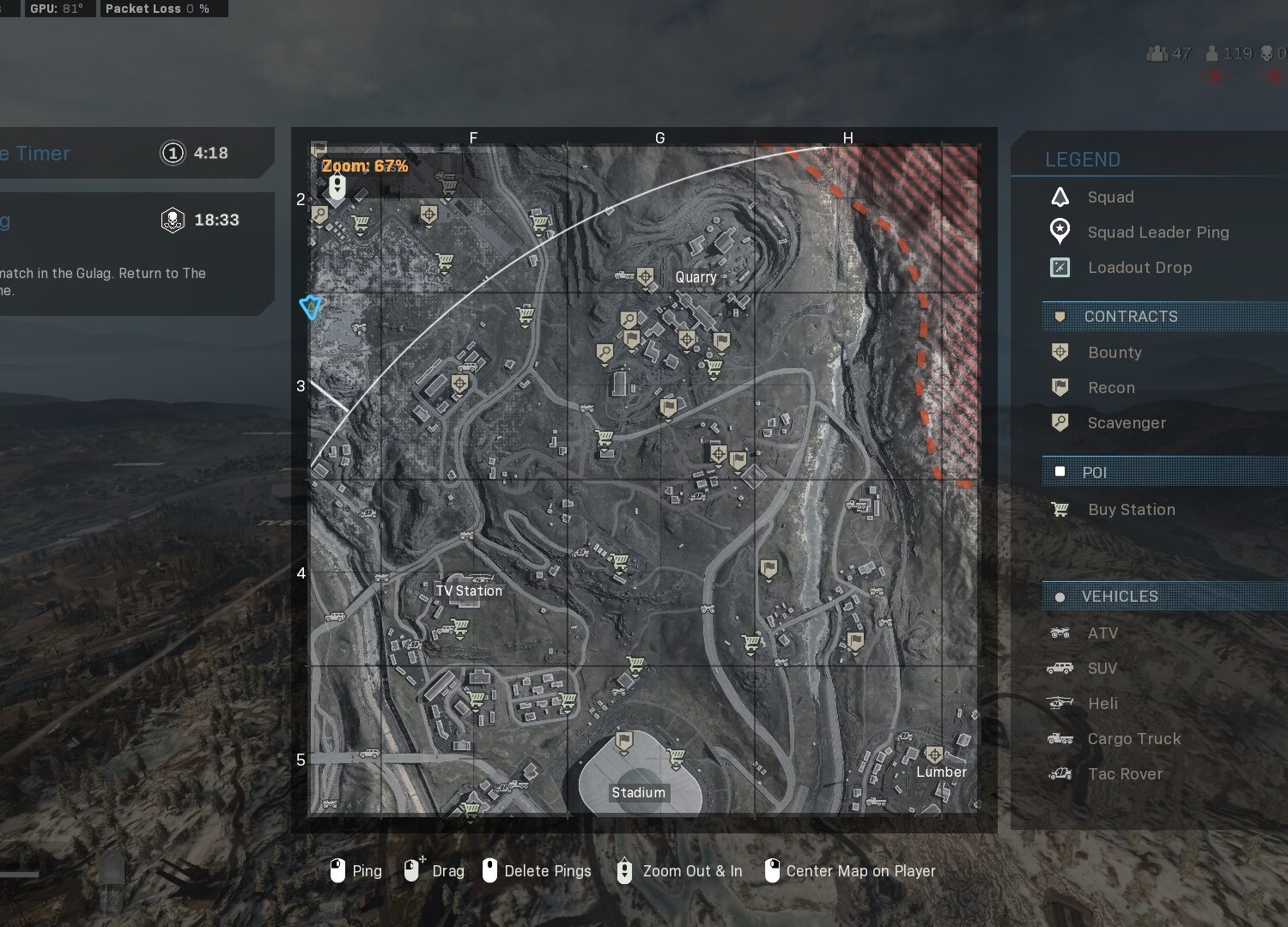This screenshot has height=927, width=1288.
Task: Select the Heli entry in the vehicle legend
Action: [1103, 704]
